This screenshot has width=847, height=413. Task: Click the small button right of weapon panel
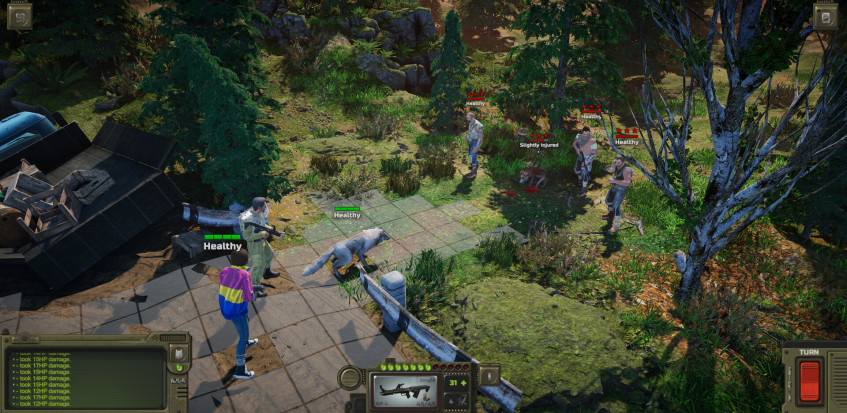click(x=489, y=375)
